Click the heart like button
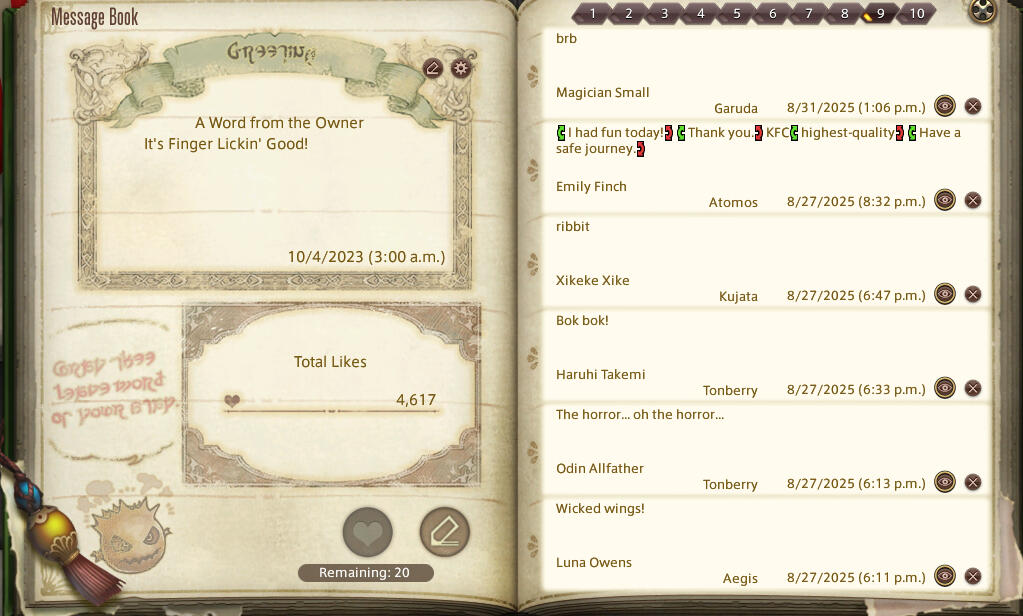 coord(367,532)
